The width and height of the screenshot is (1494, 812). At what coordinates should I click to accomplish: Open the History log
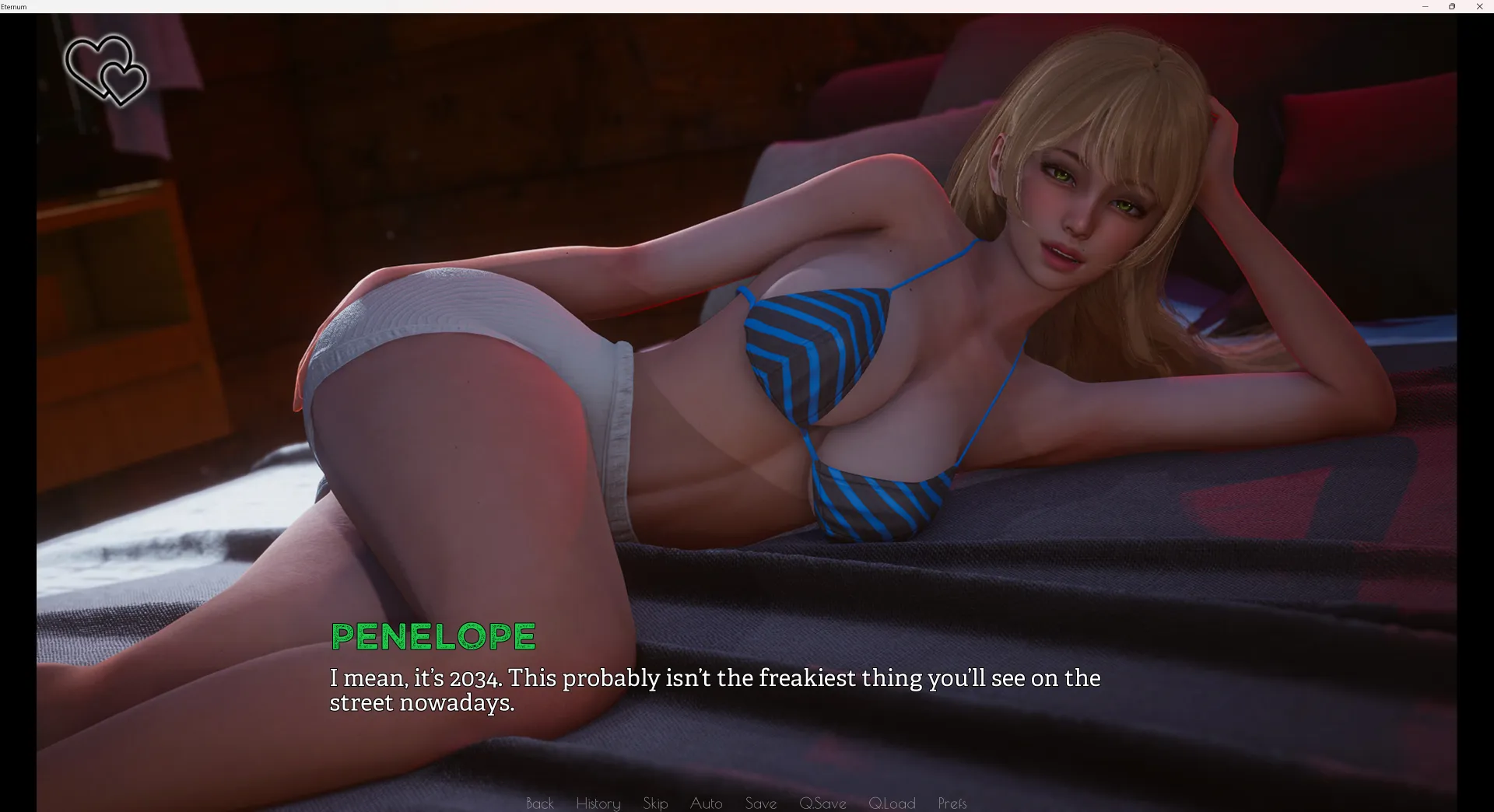[x=598, y=803]
